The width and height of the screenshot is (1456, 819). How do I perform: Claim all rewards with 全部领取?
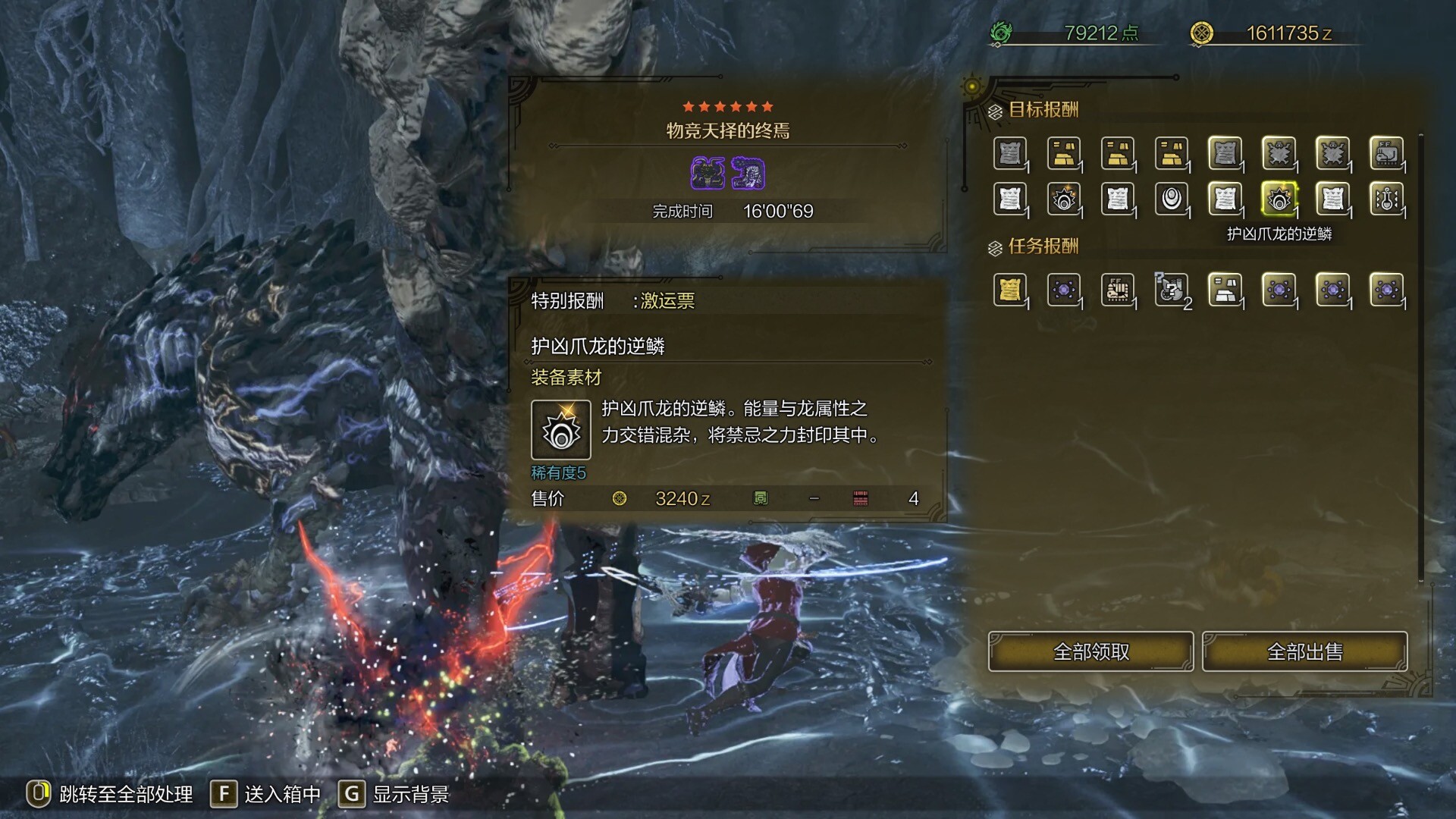[x=1090, y=651]
